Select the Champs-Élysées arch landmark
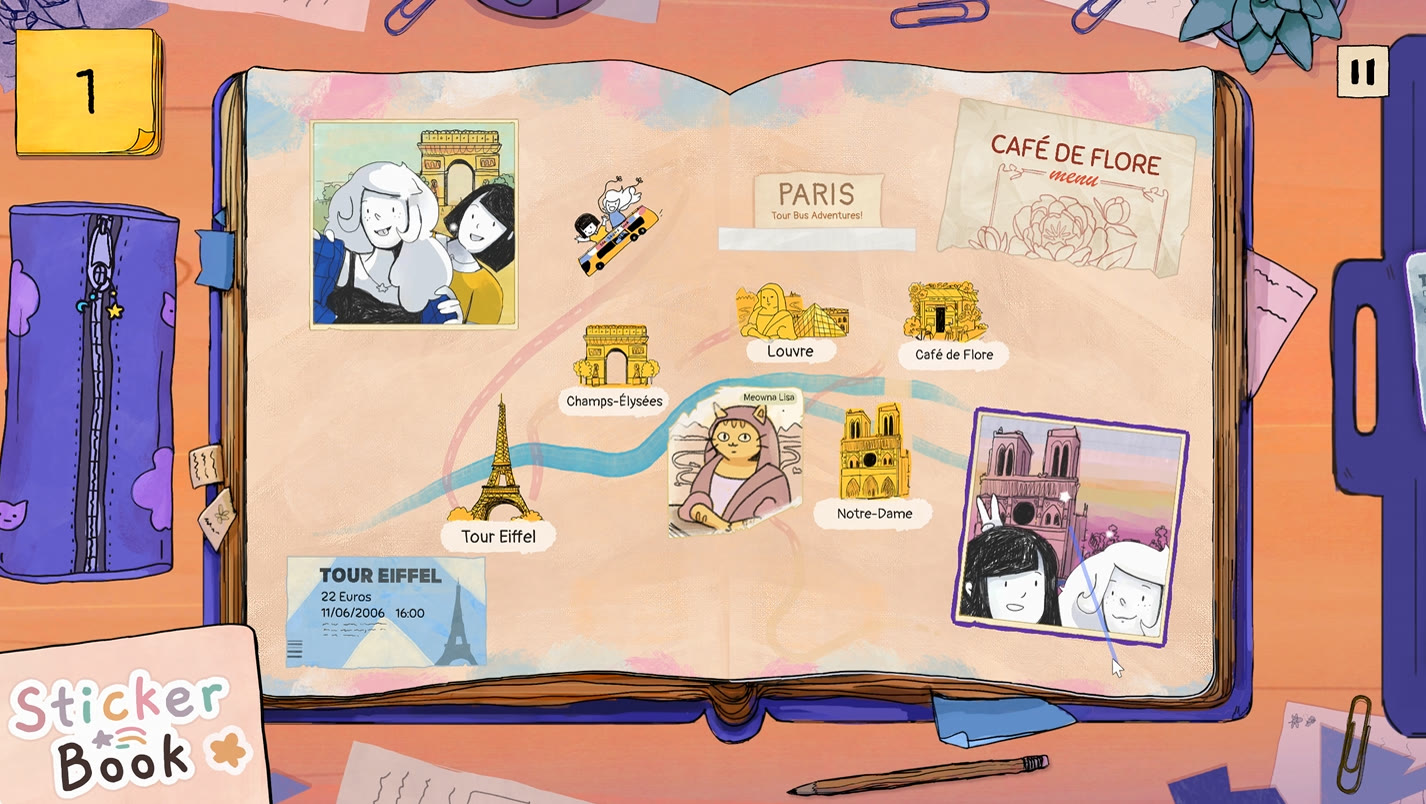 tap(615, 356)
